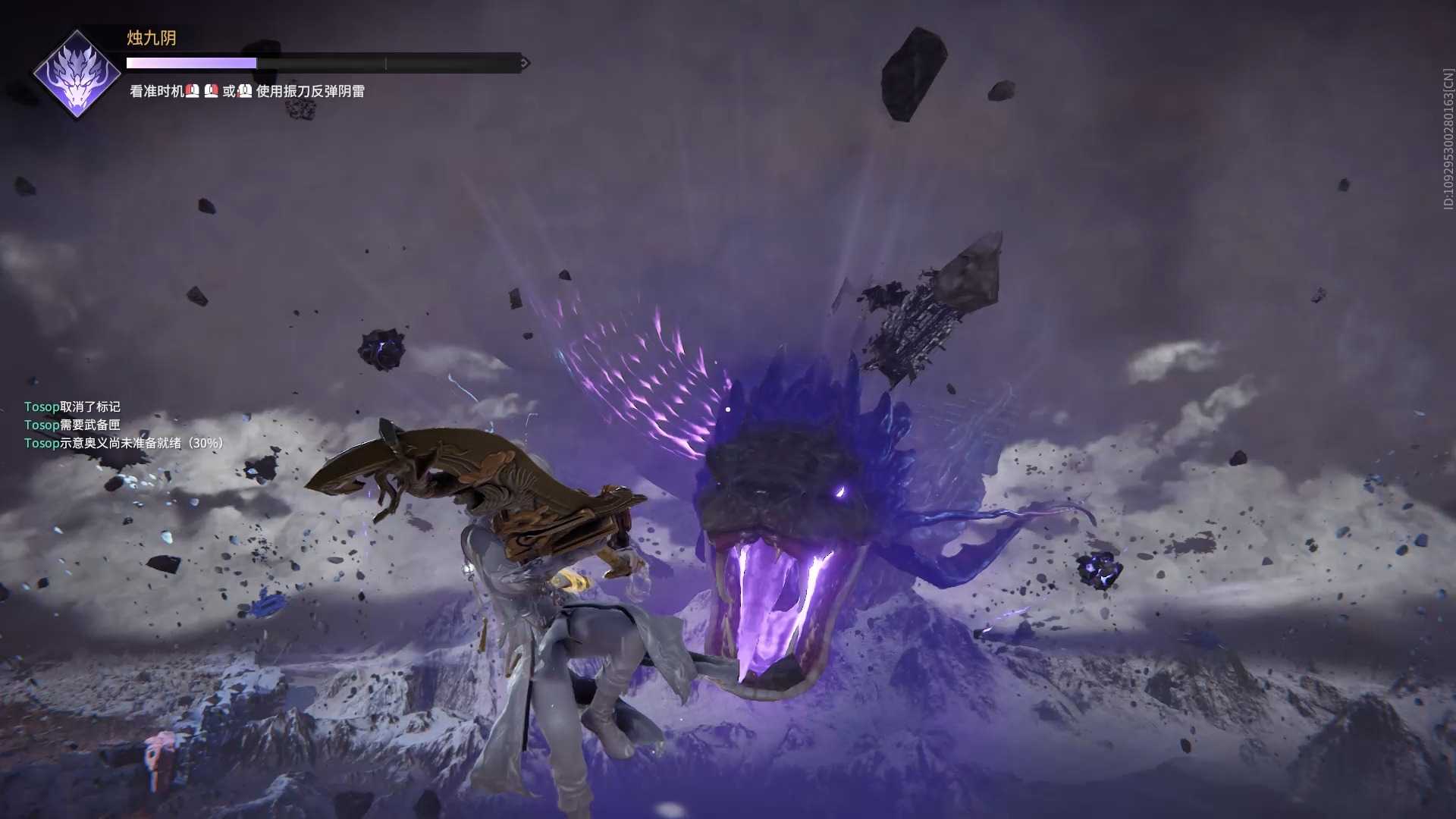The image size is (1456, 819).
Task: Click the 烛九阴 purple dragon boss emblem
Action: coord(77,74)
